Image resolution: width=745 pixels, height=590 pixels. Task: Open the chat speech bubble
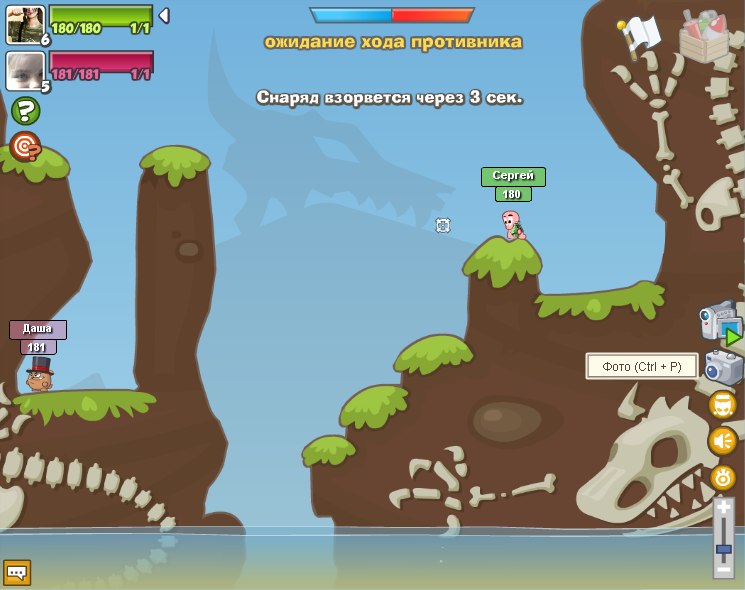point(17,572)
